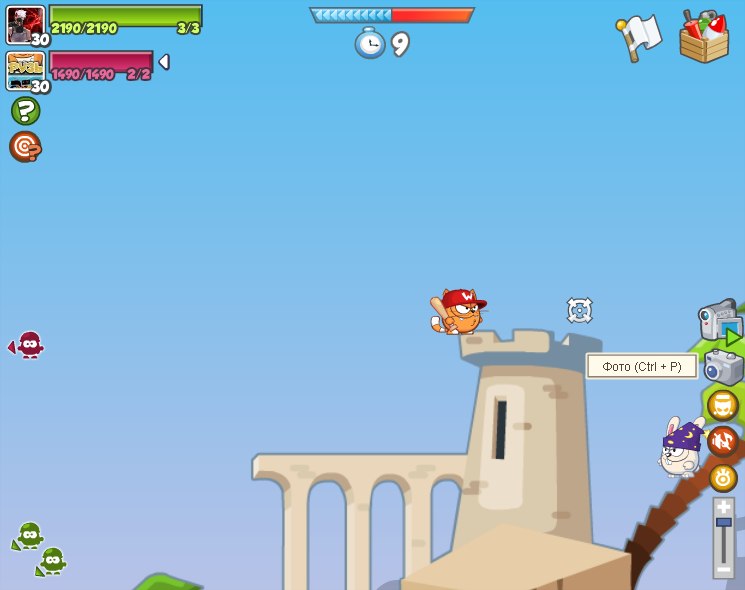Start video recording with the camcorder icon

pyautogui.click(x=719, y=320)
